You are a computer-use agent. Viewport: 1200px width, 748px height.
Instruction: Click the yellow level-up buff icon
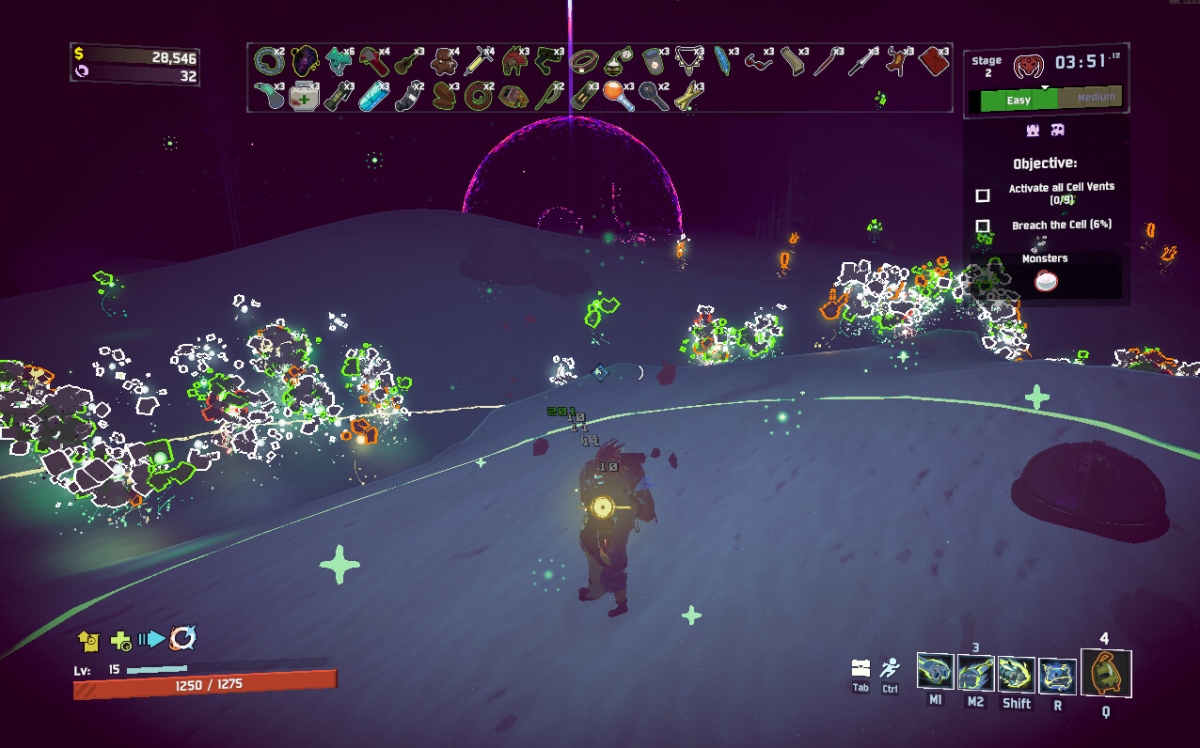click(x=88, y=639)
